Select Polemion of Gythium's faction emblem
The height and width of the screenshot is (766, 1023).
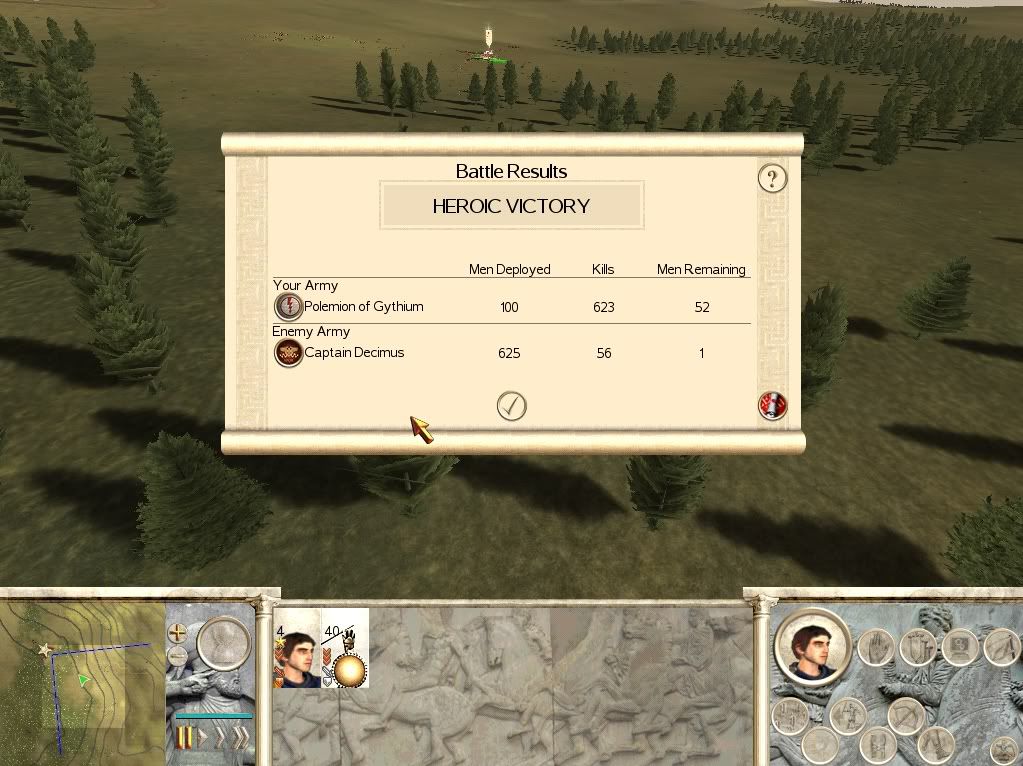click(x=288, y=307)
